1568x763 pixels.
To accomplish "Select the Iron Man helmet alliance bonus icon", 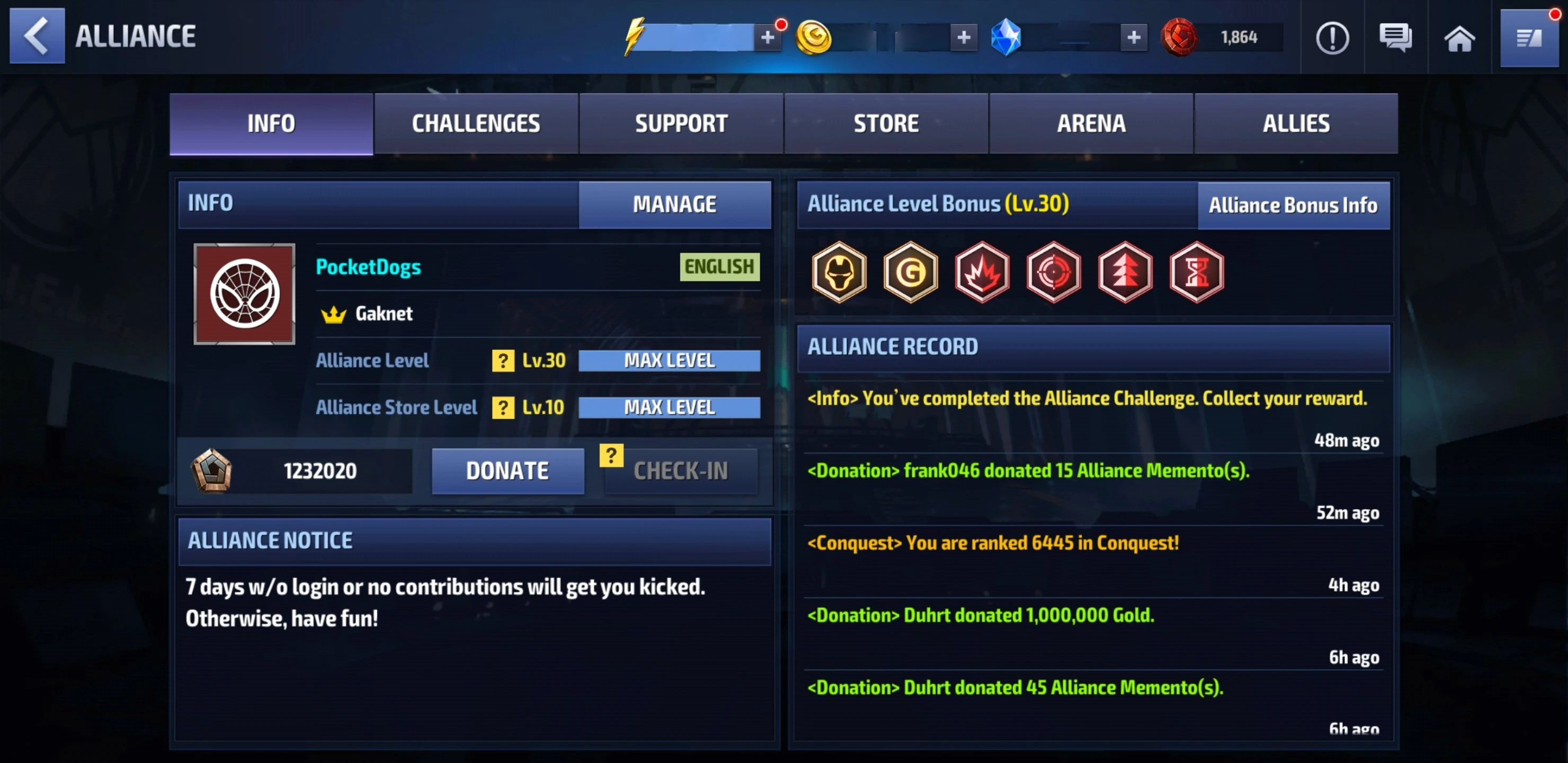I will [x=839, y=273].
